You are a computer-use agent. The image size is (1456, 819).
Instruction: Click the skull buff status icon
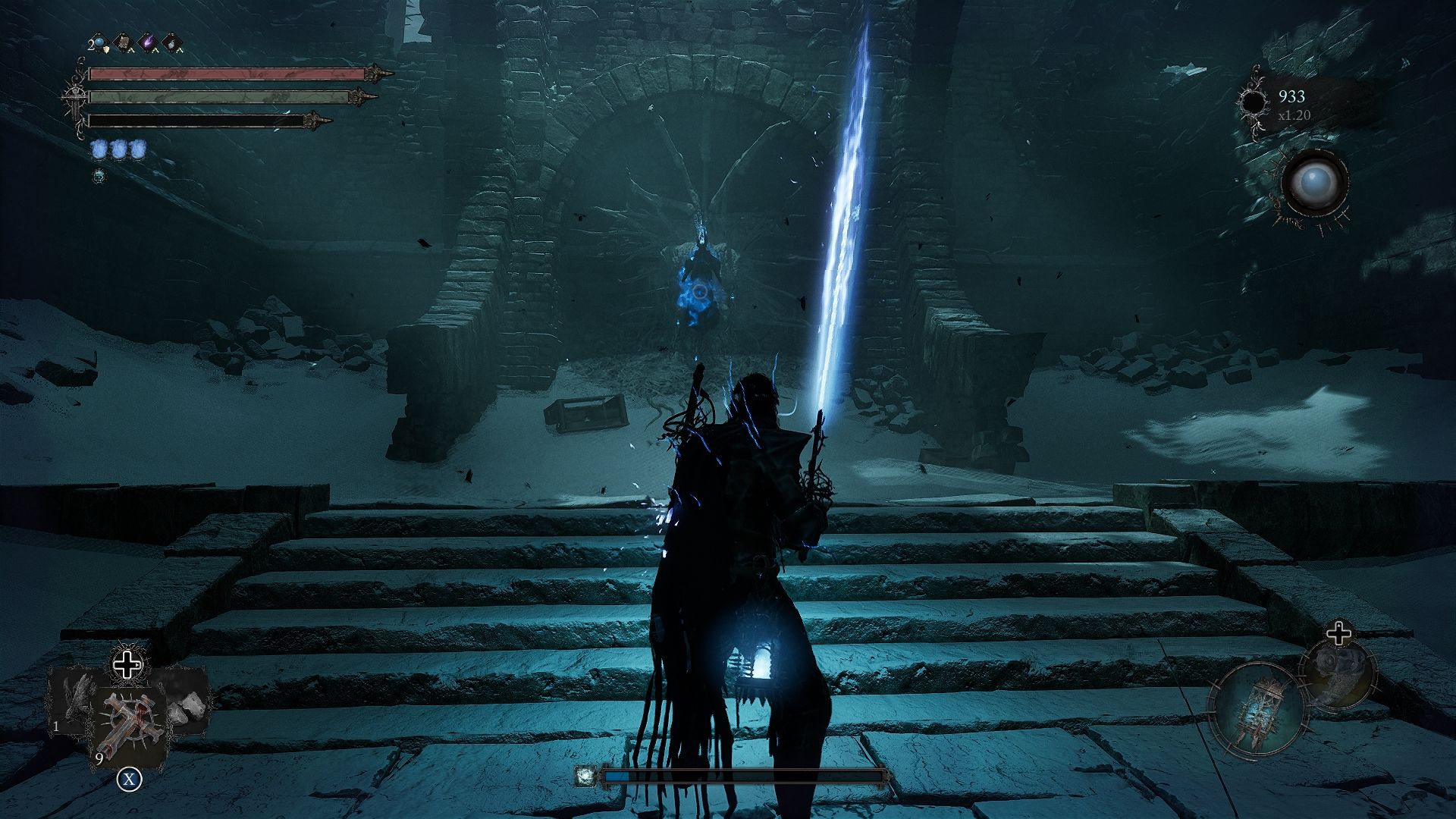click(99, 176)
